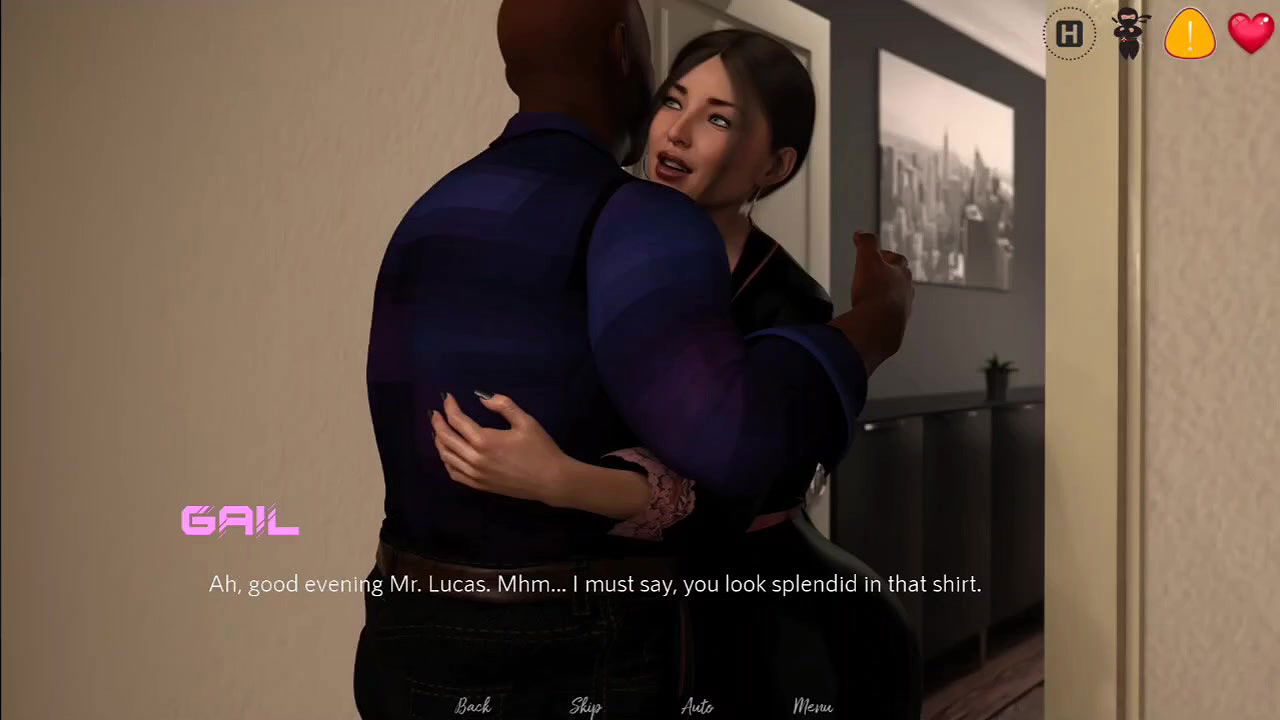Click the black-and-white cityscape painting

click(944, 168)
